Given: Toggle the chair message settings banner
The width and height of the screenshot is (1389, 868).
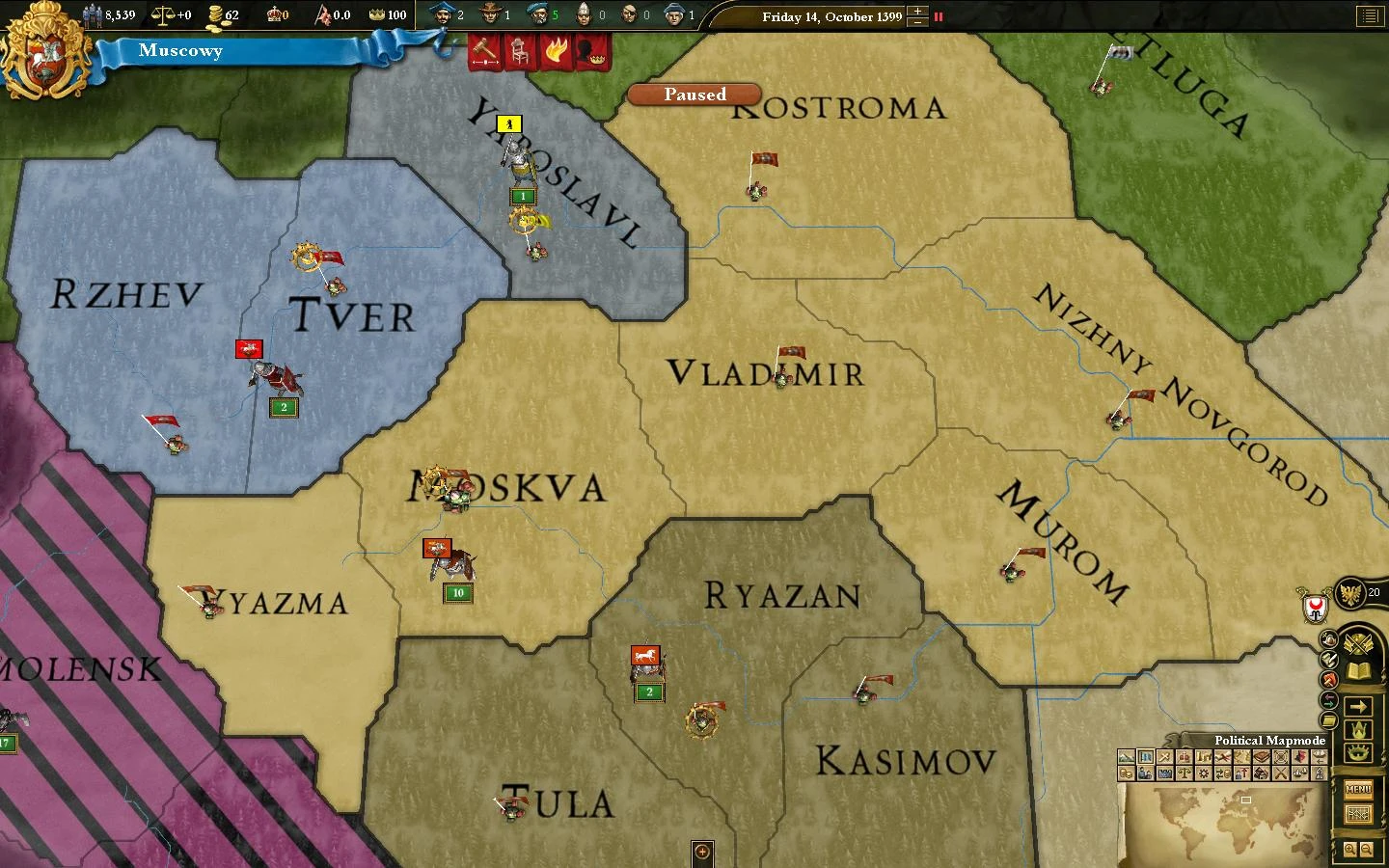Looking at the screenshot, I should point(520,53).
